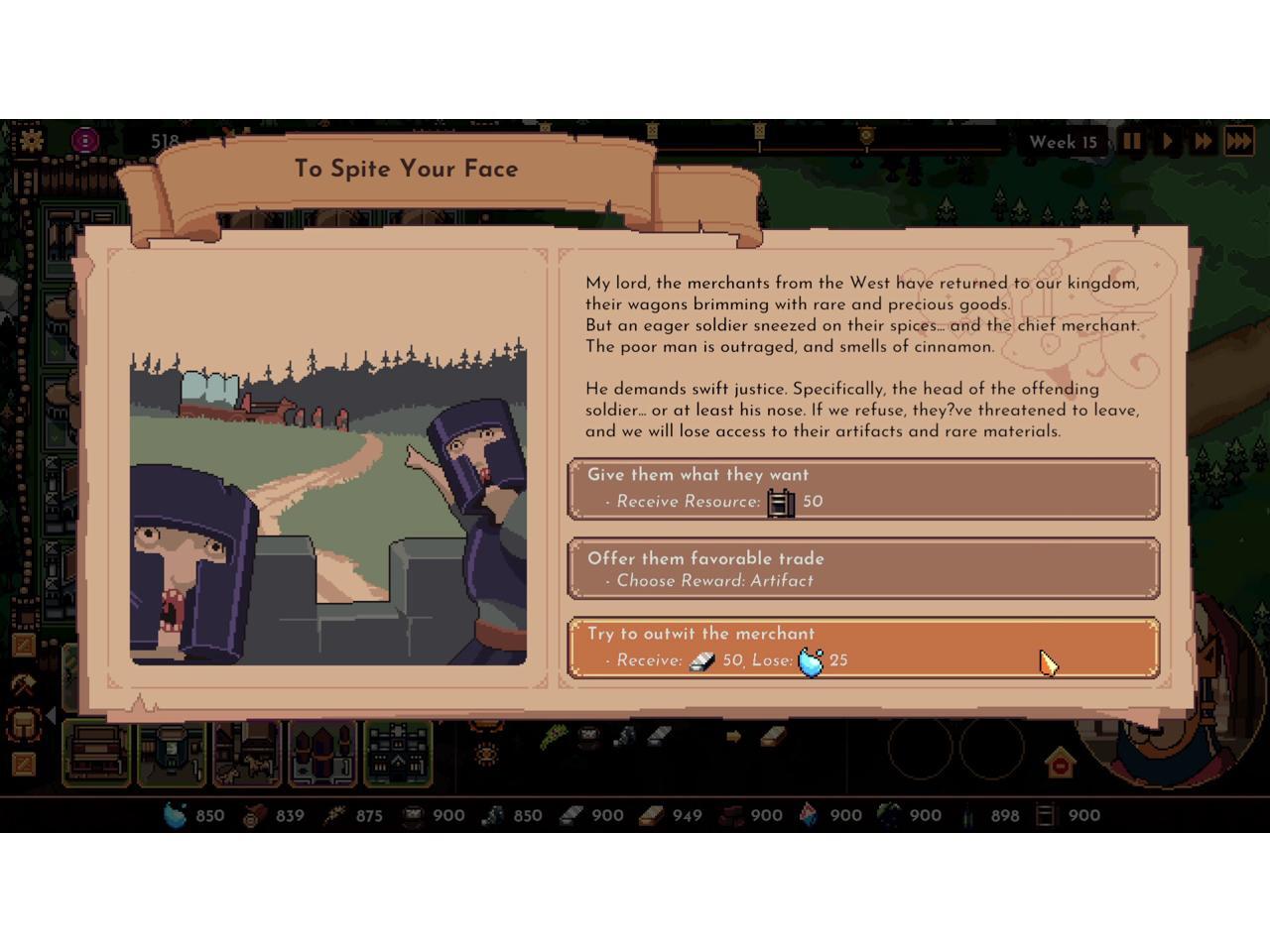Select the green mansion building card
The height and width of the screenshot is (952, 1270).
(399, 753)
